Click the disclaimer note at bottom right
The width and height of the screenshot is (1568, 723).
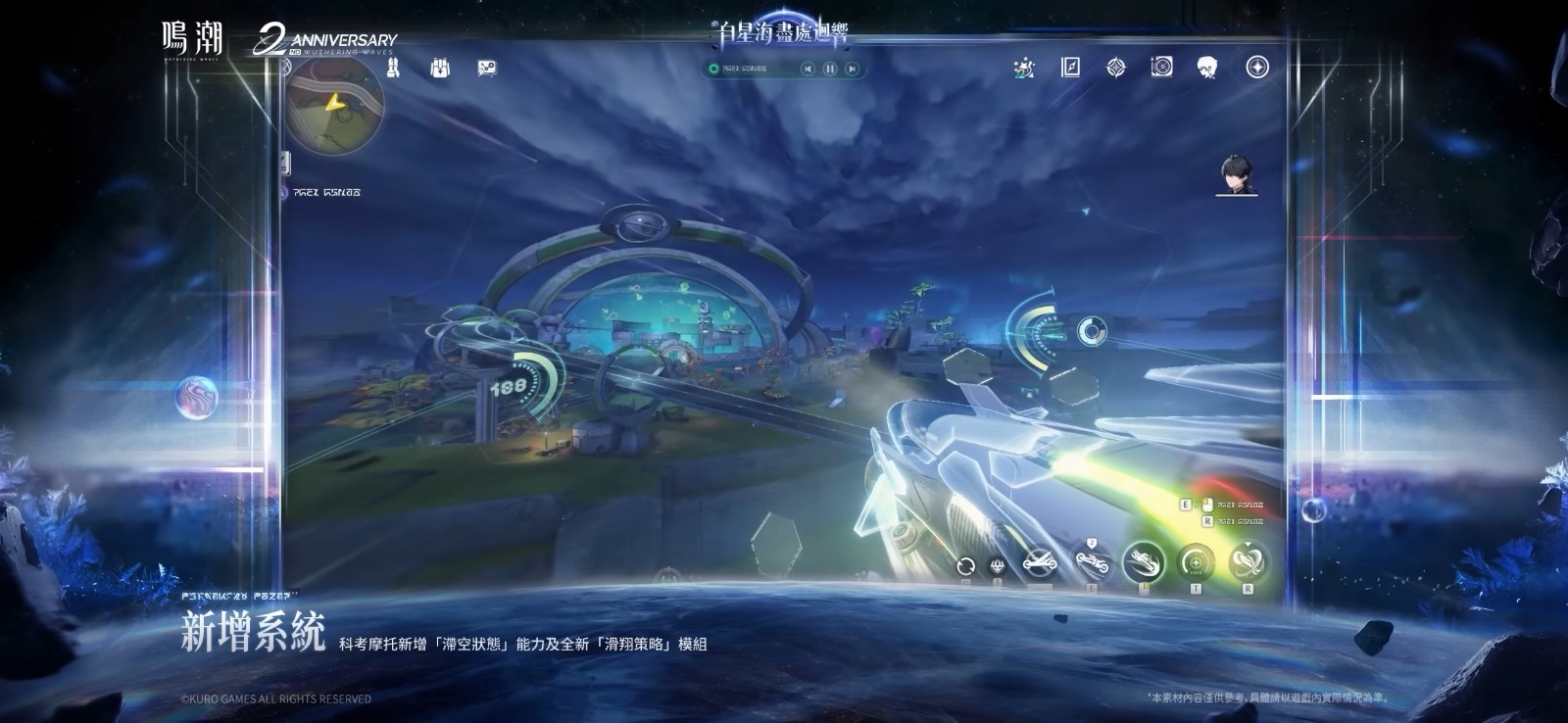tap(1270, 698)
